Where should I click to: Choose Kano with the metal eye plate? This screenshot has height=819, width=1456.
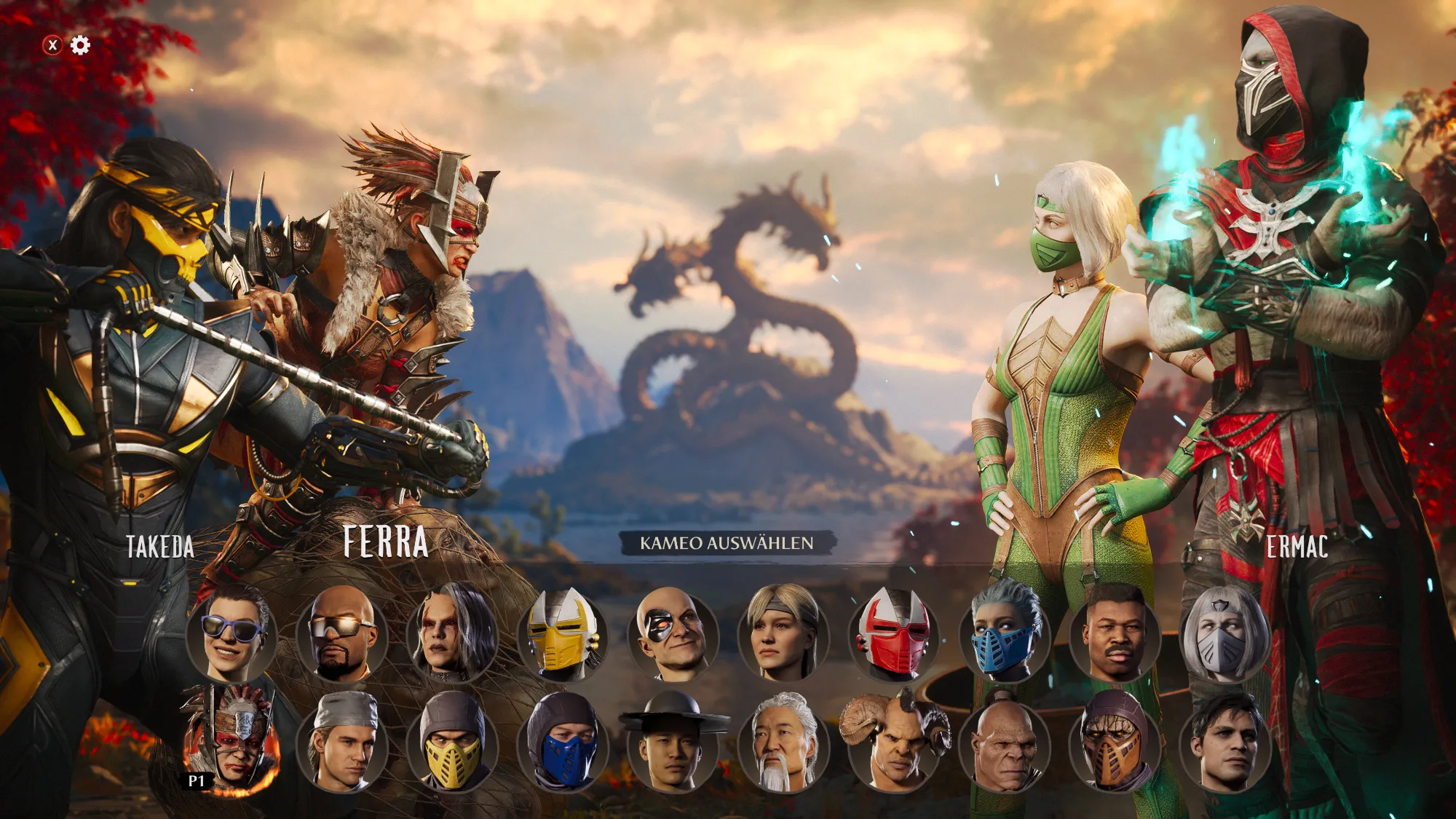click(x=673, y=633)
